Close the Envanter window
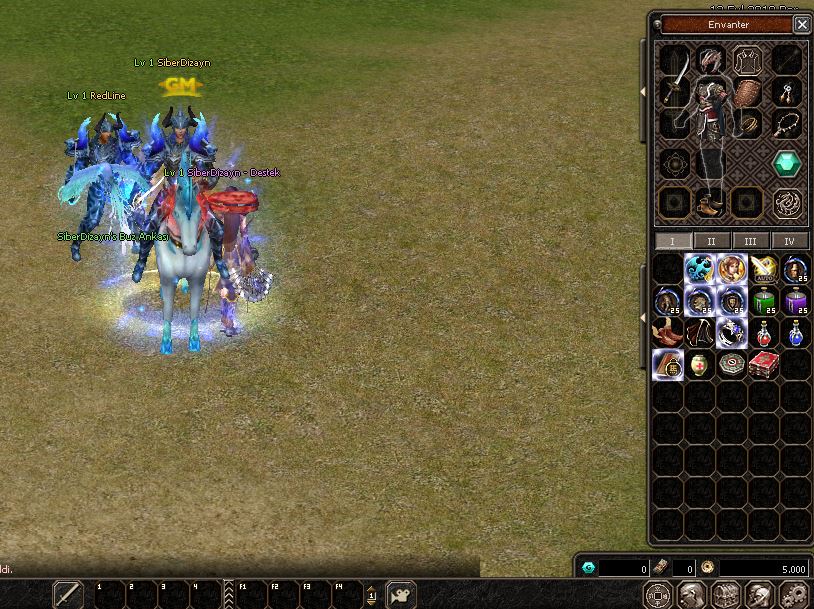The height and width of the screenshot is (609, 814). [802, 24]
